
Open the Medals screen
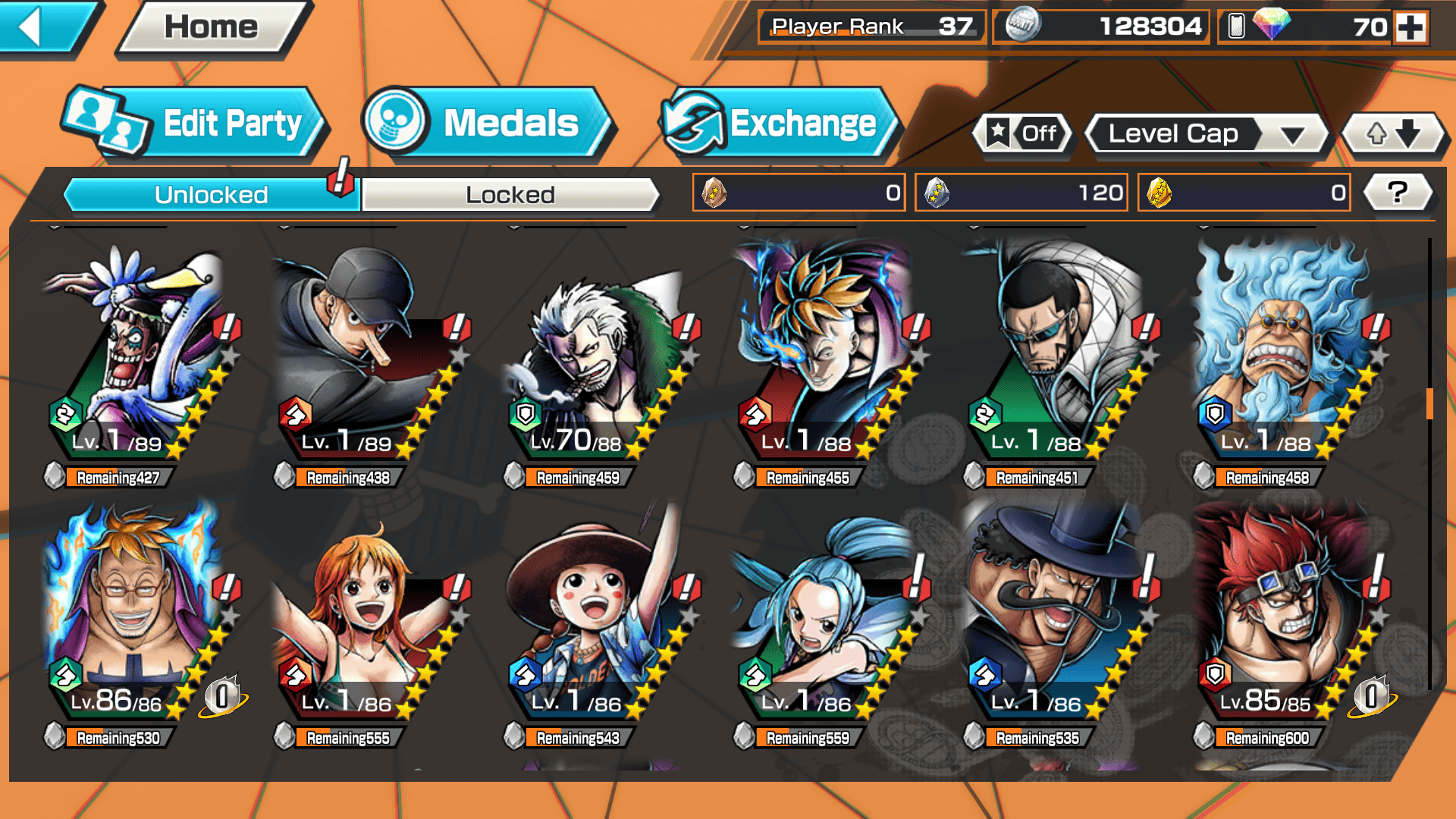click(x=485, y=124)
